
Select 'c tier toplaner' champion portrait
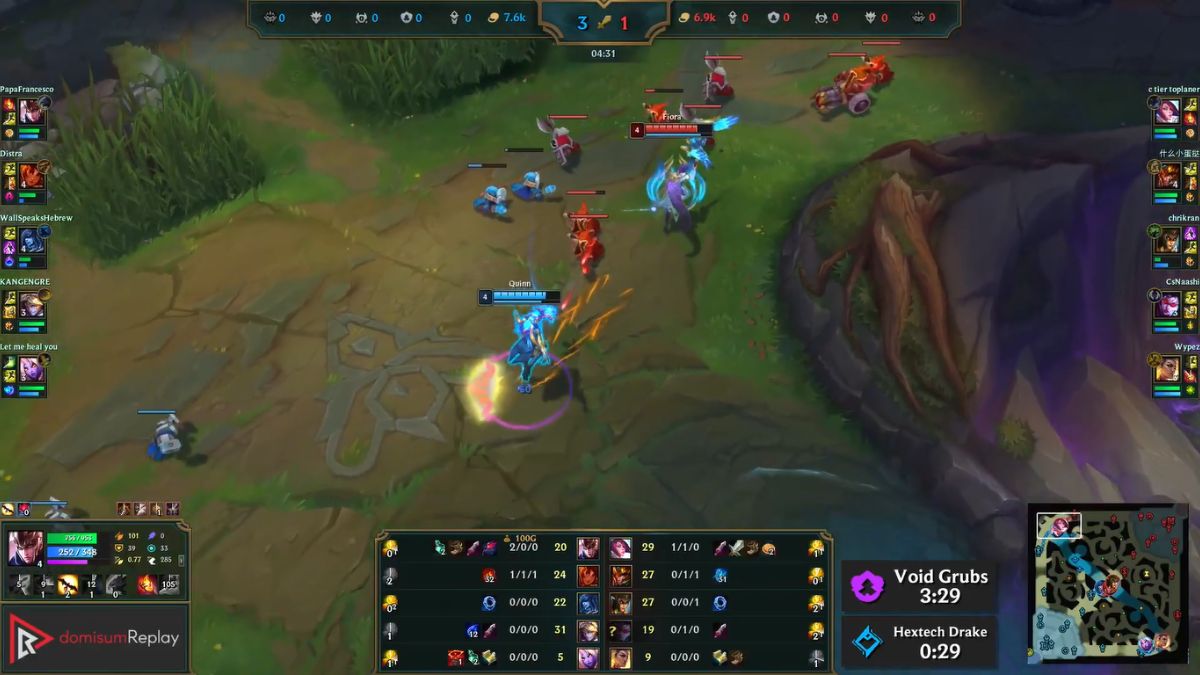[1167, 110]
